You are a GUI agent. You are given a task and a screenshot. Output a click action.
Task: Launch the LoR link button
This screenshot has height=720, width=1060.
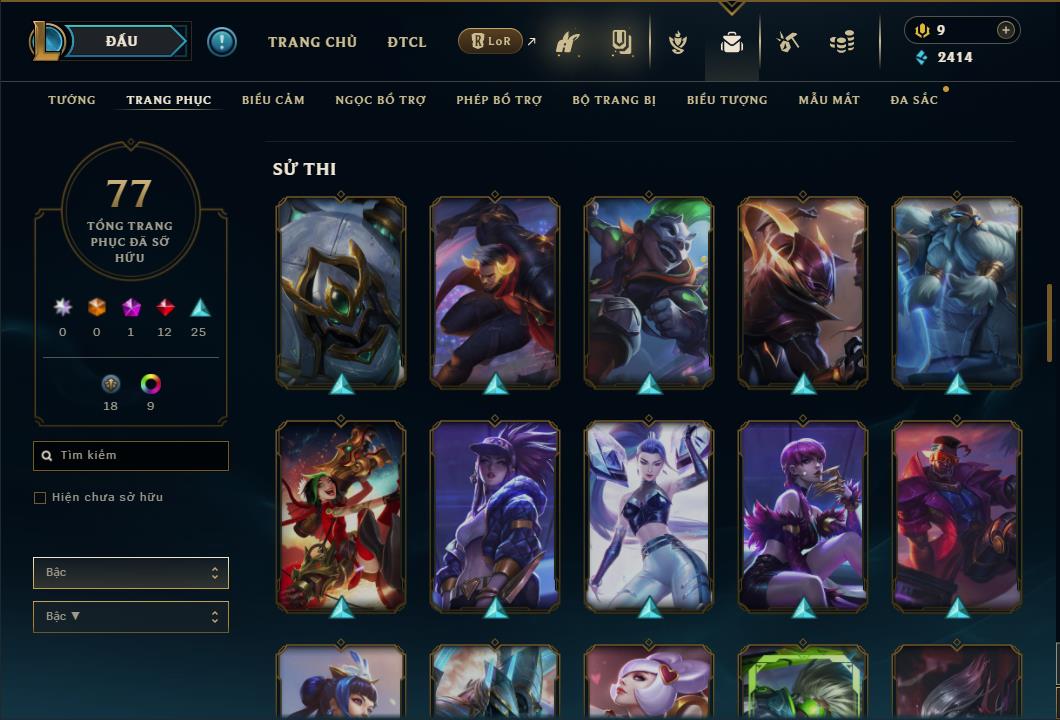[x=491, y=41]
